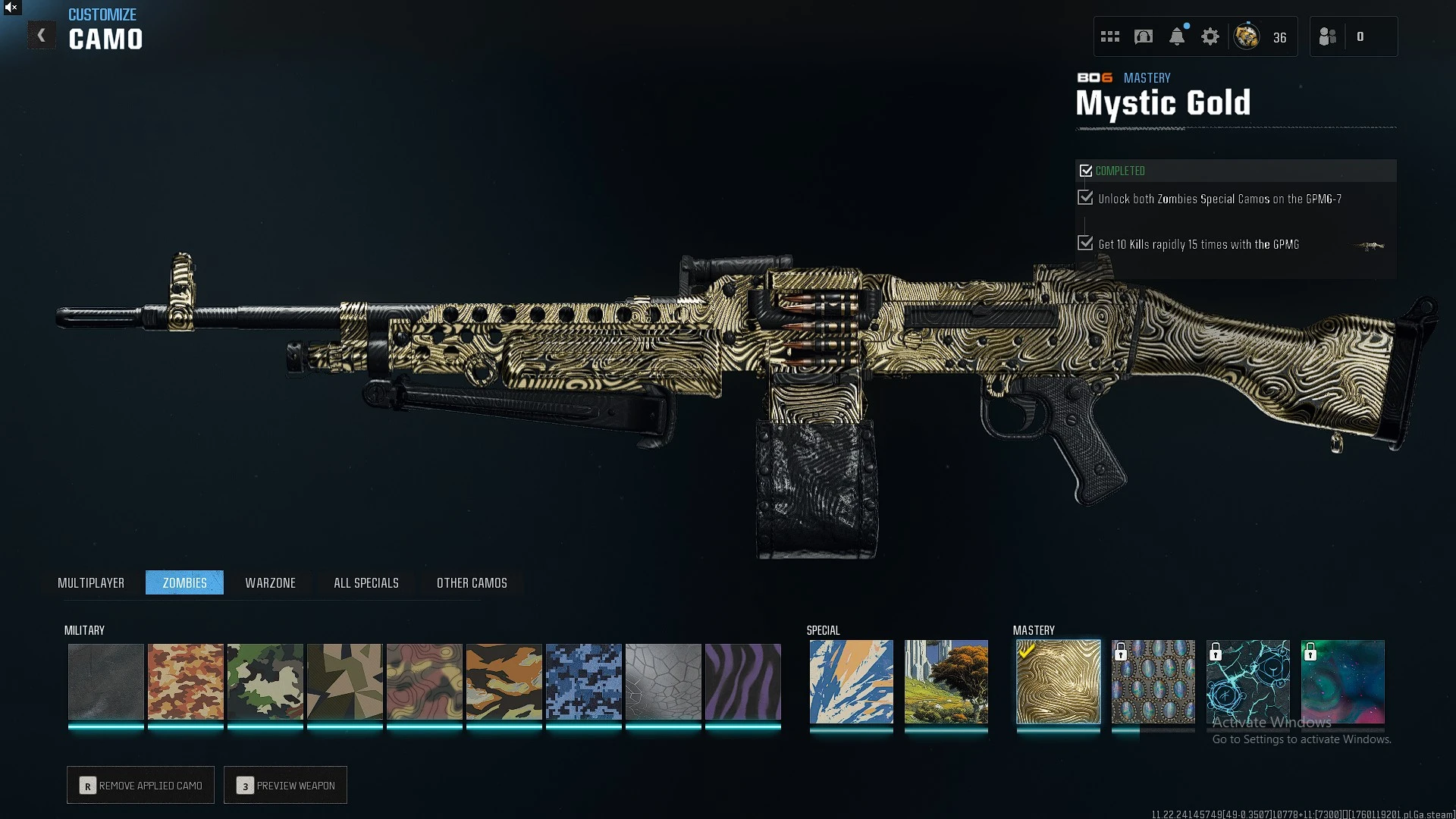Go back using the arrow button
1456x819 pixels.
click(x=42, y=36)
